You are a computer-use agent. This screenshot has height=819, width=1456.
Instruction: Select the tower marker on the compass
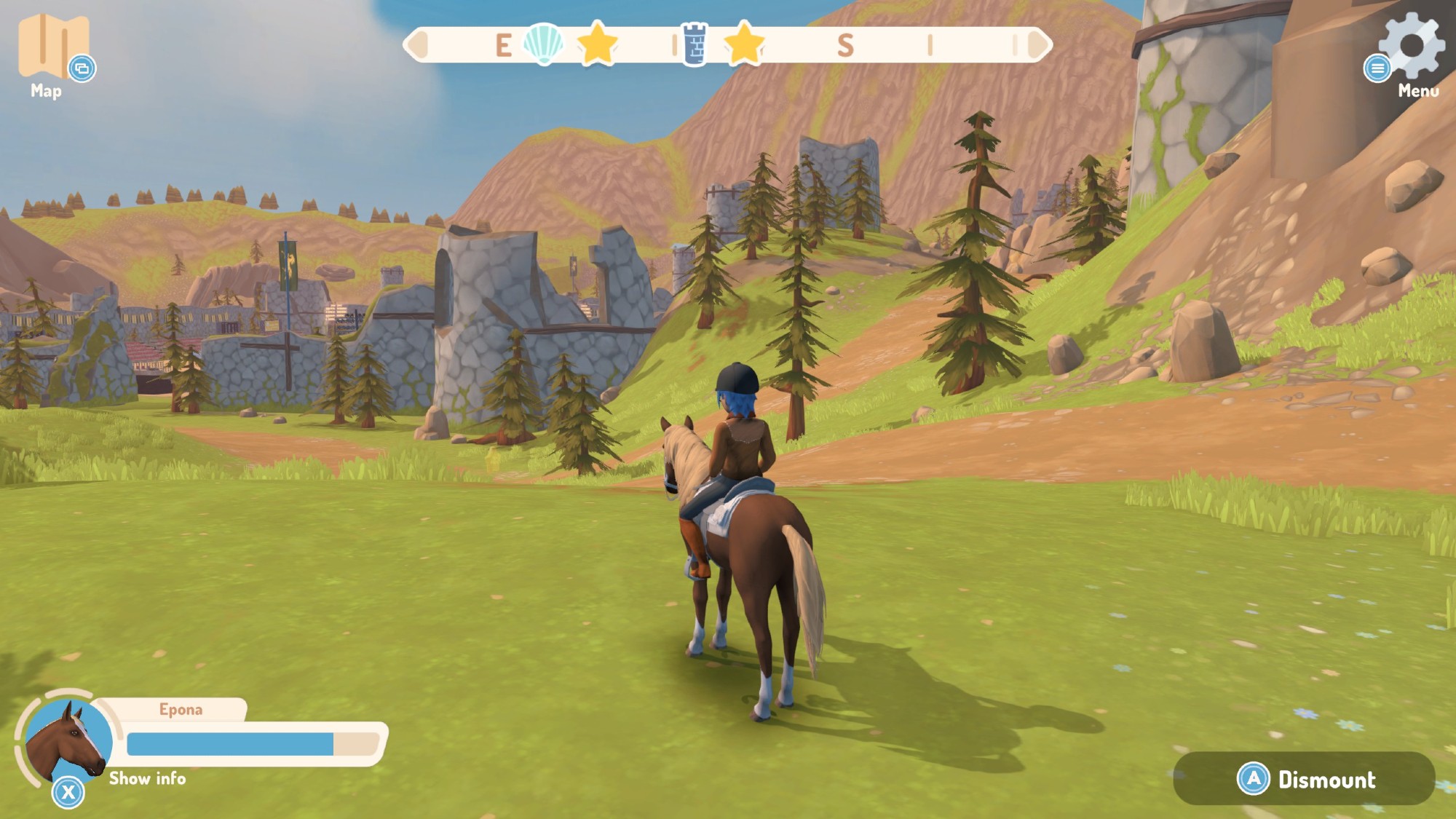tap(695, 44)
